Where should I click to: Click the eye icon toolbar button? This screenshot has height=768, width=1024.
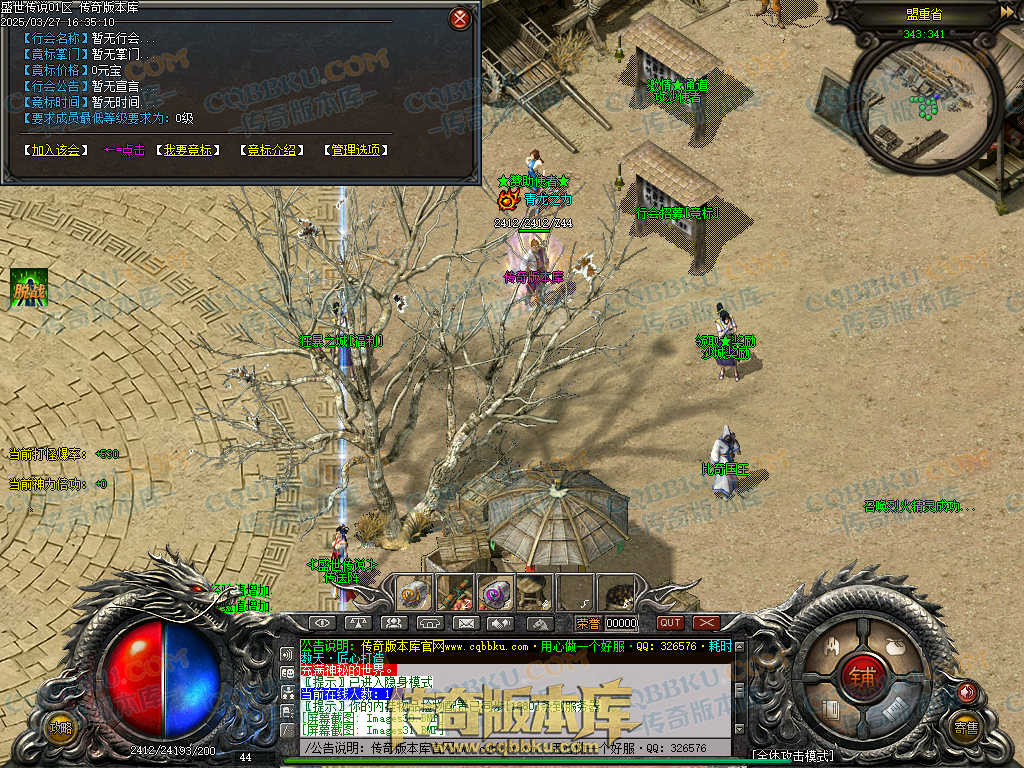click(x=321, y=623)
